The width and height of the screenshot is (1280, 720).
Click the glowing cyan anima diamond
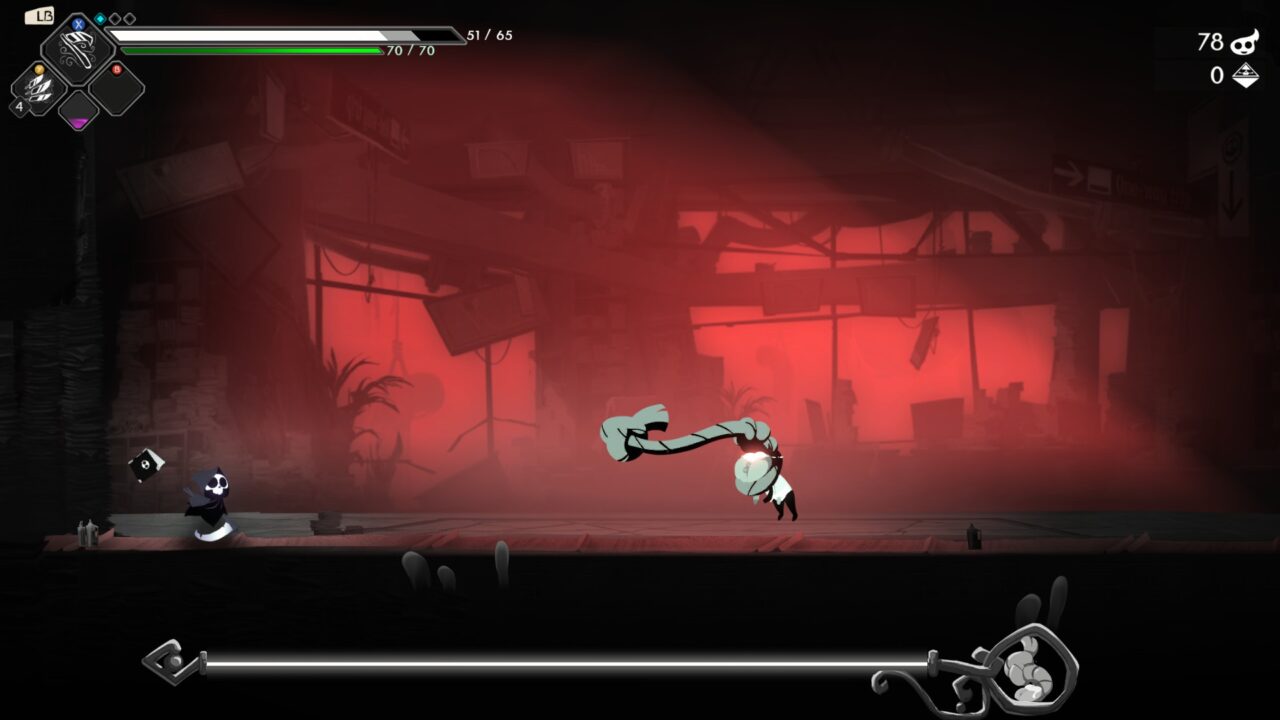click(100, 19)
